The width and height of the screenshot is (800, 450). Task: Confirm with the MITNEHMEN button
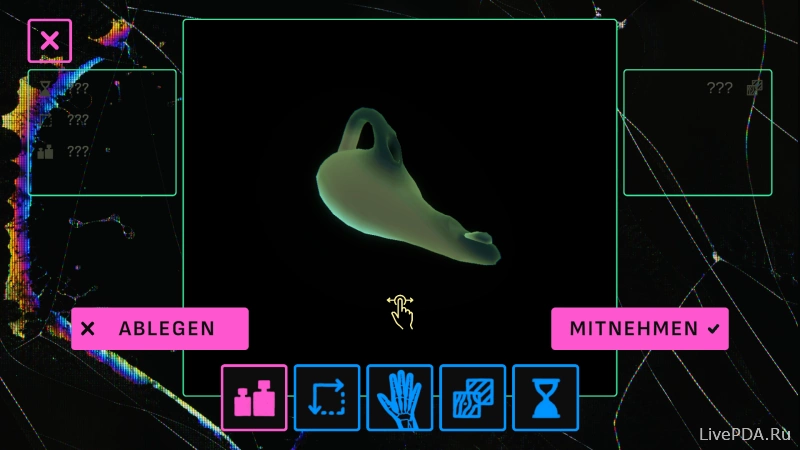tap(640, 328)
